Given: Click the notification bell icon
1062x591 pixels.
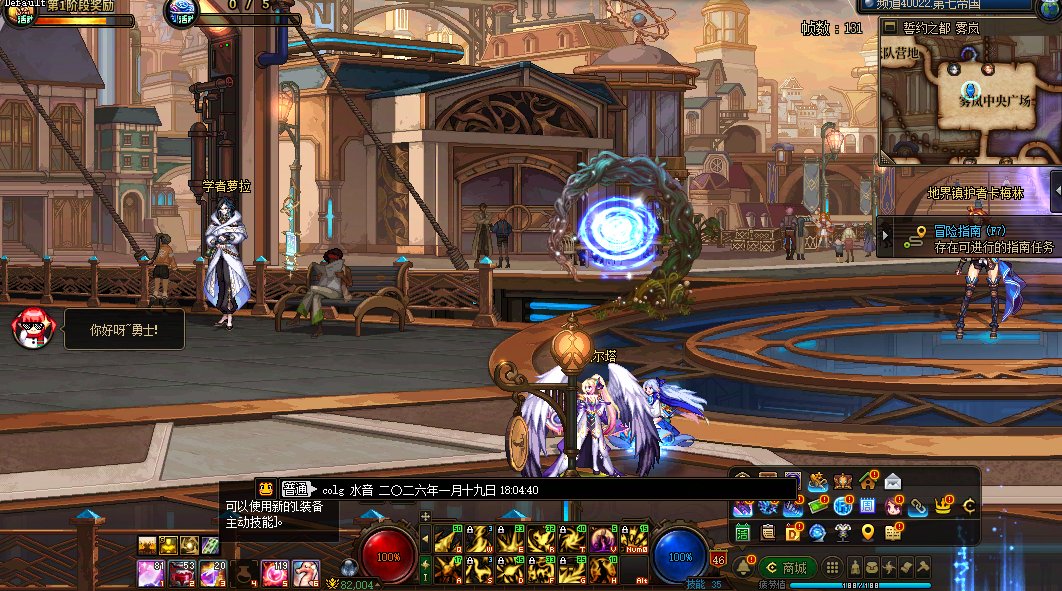Looking at the screenshot, I should click(x=743, y=567).
